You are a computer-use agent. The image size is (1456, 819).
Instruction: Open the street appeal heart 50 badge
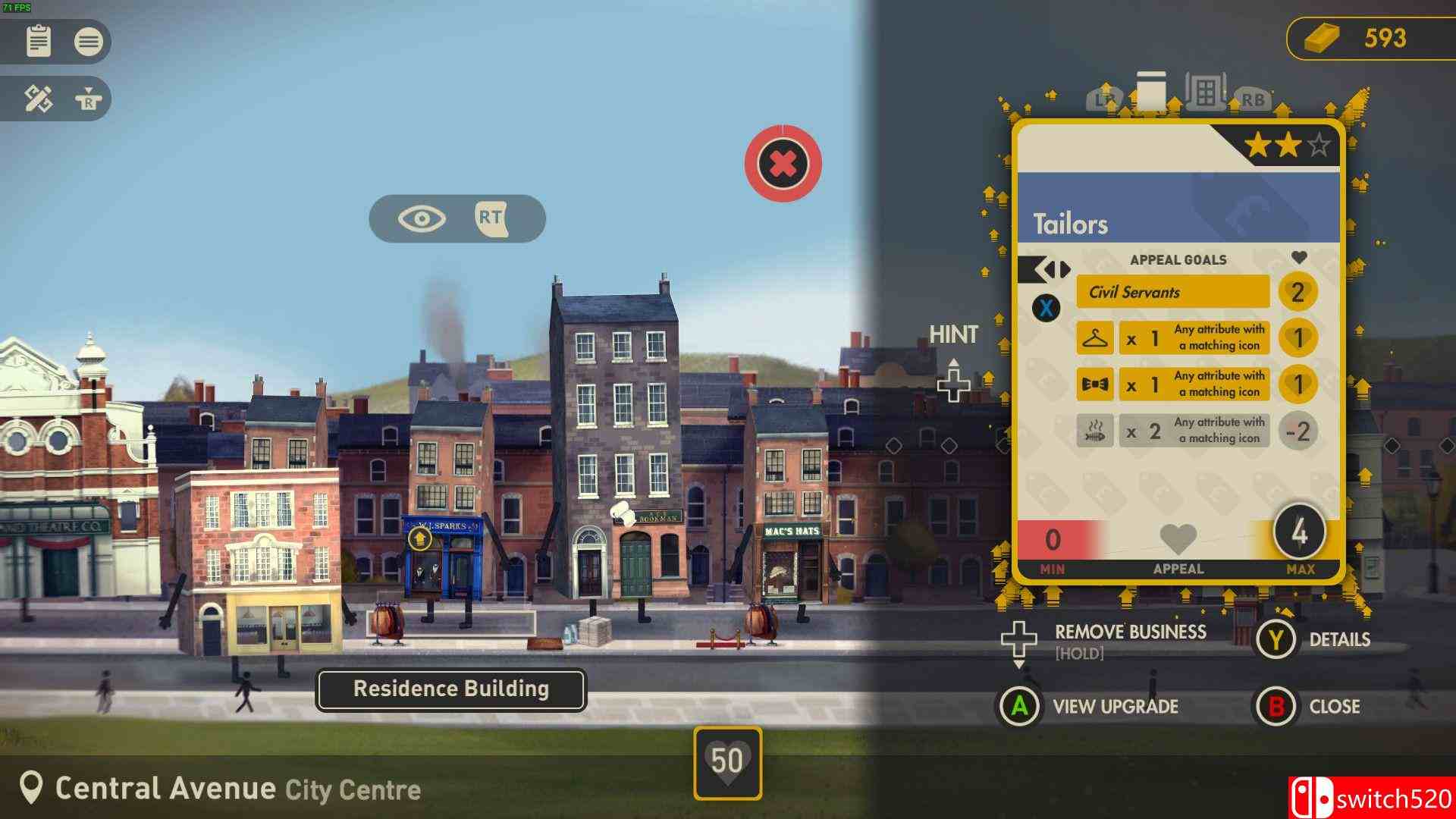(x=727, y=762)
